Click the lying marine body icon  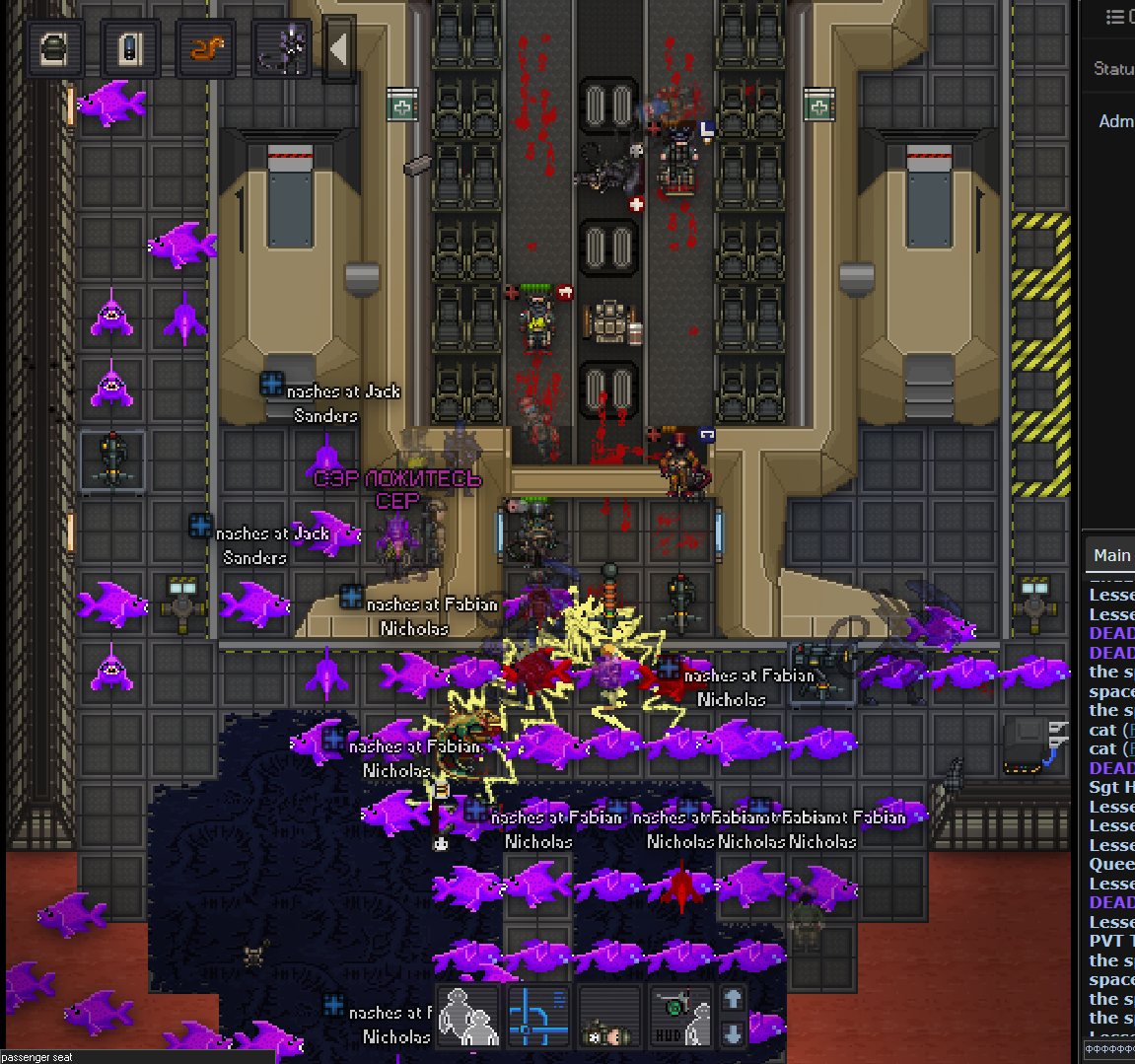click(608, 1016)
